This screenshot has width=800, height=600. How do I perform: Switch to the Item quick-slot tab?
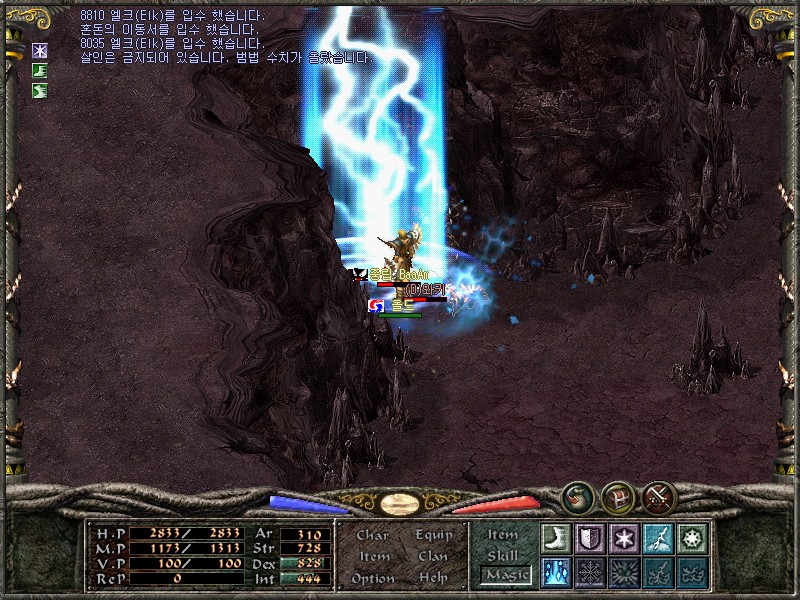point(503,535)
